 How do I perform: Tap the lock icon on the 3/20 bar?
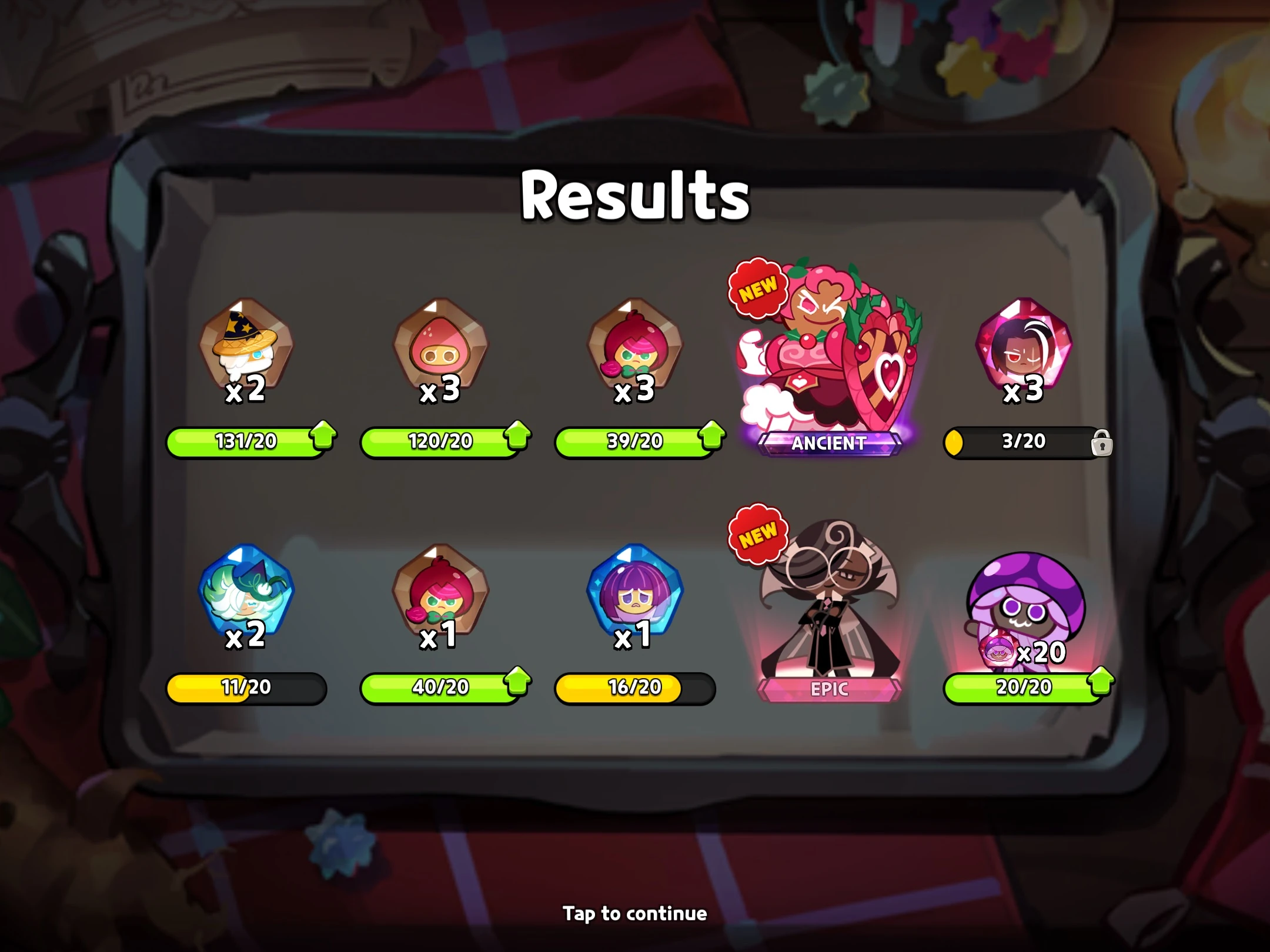pos(1103,443)
